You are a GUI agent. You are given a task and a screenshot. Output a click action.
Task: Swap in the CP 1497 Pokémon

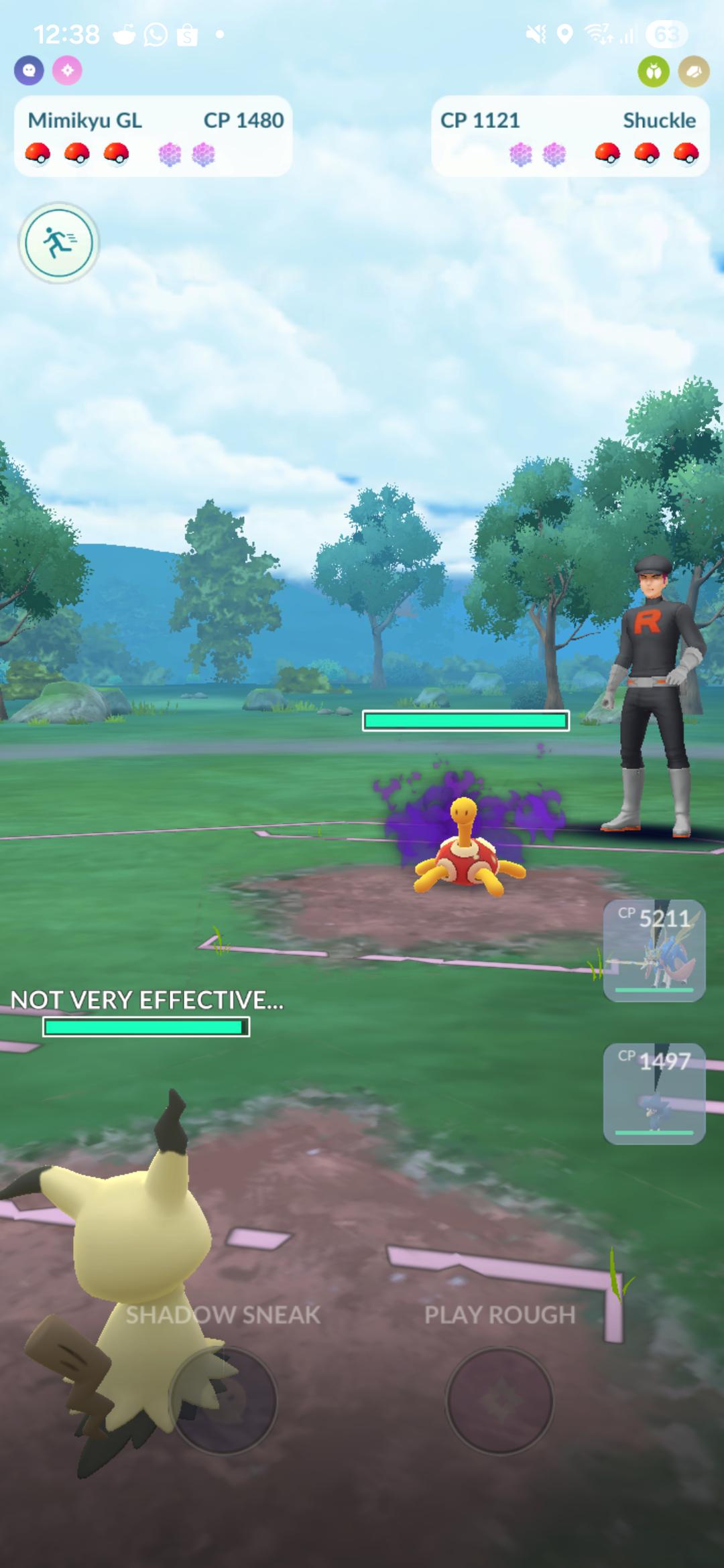pos(654,1094)
